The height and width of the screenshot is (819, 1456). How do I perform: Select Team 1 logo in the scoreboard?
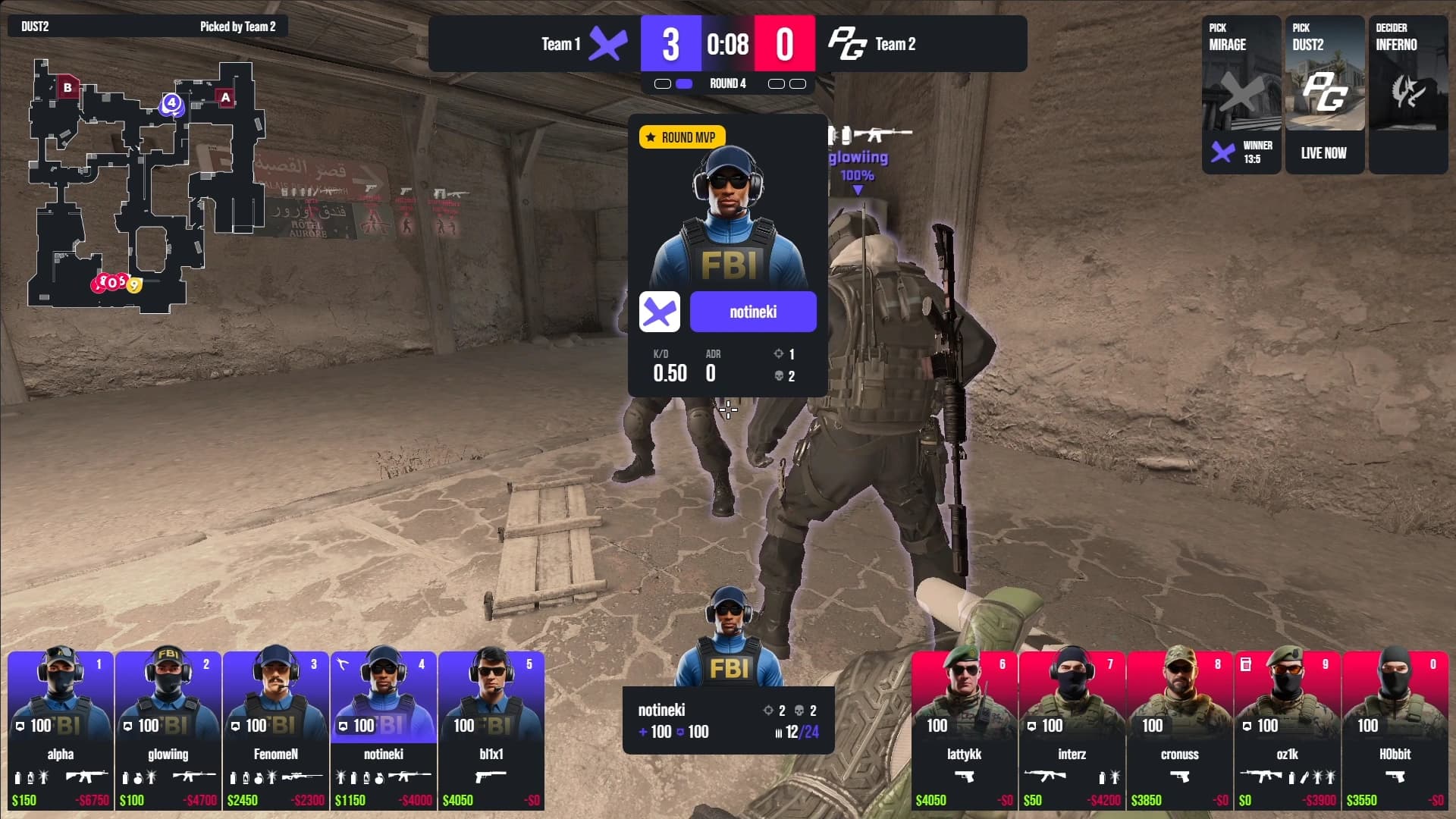pyautogui.click(x=608, y=44)
